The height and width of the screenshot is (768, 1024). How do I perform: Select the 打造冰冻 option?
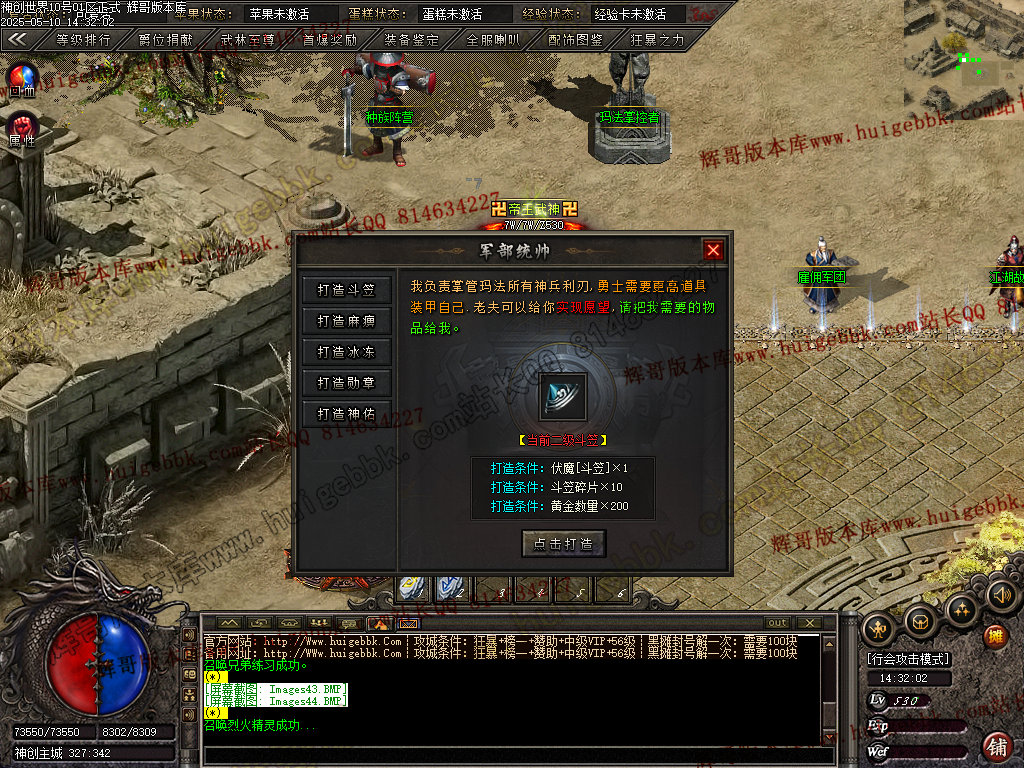pyautogui.click(x=346, y=352)
